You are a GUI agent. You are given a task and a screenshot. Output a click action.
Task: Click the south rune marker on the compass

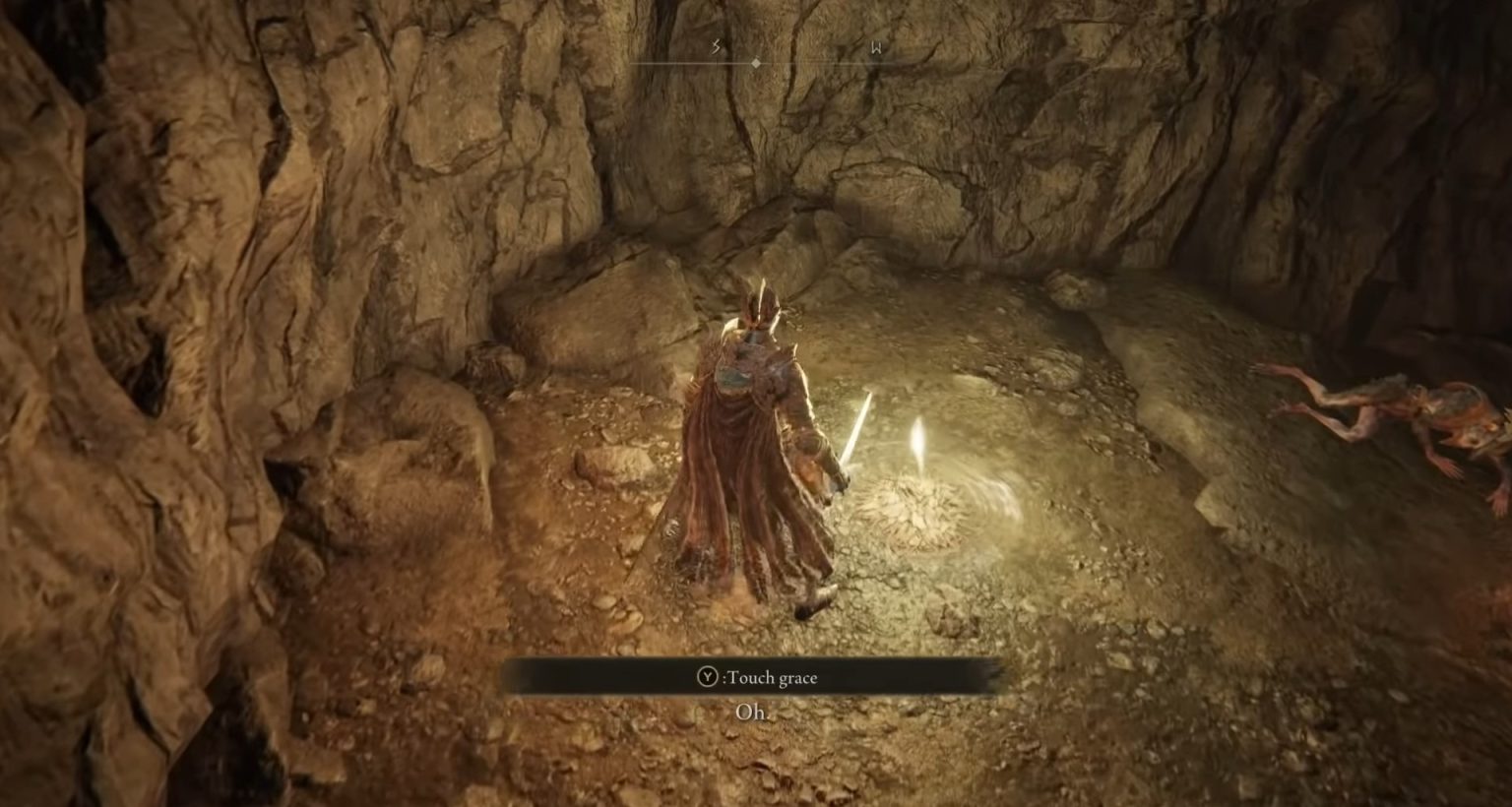[x=714, y=46]
